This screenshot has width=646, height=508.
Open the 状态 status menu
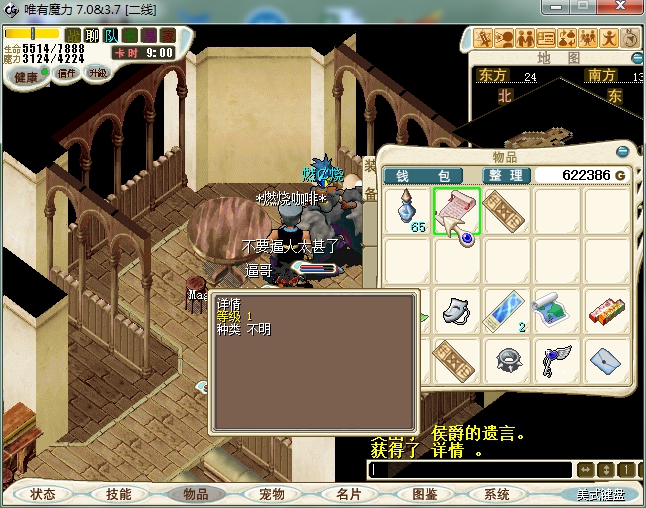[x=43, y=494]
